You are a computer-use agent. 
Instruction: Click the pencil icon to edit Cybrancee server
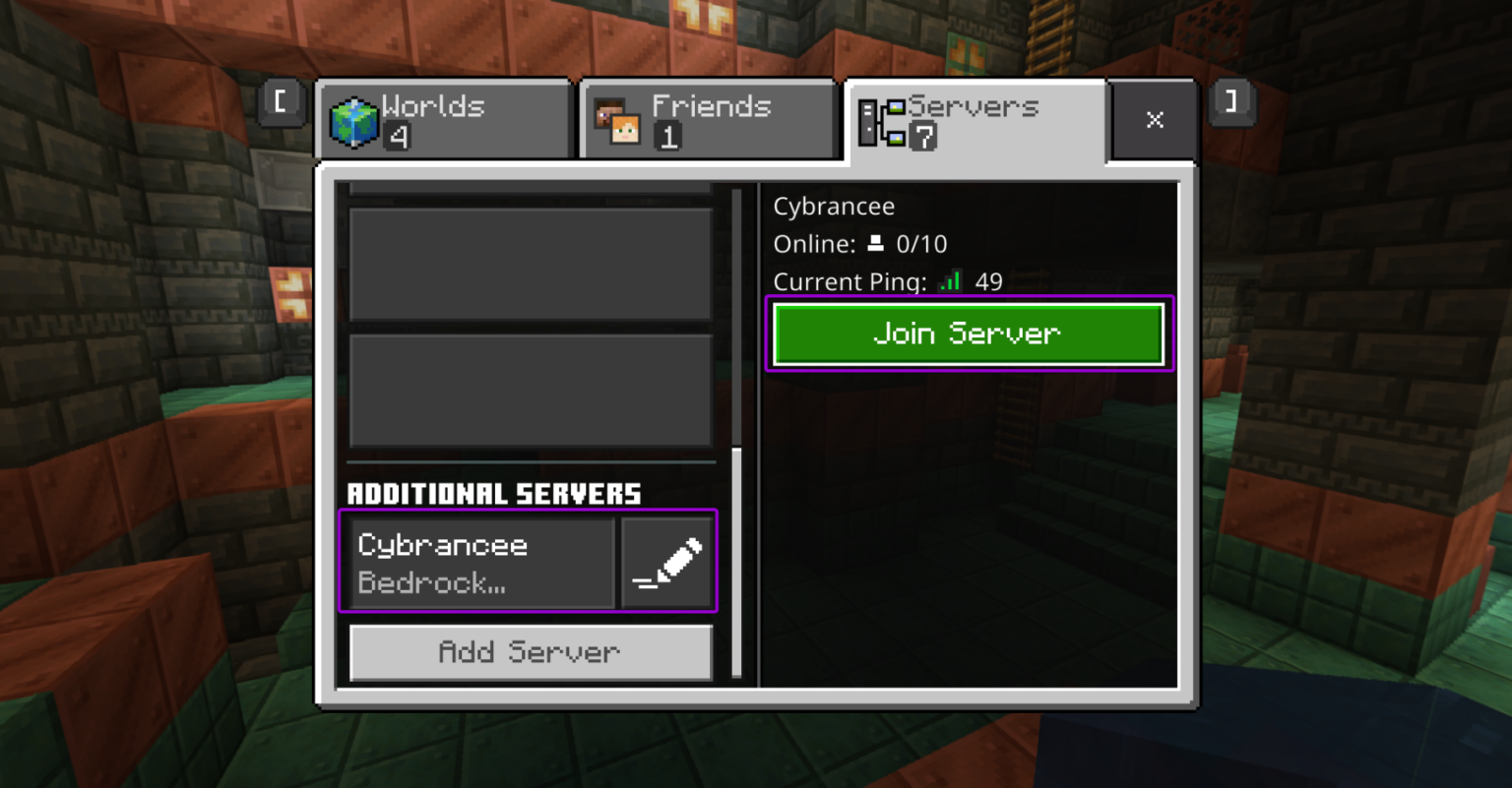(667, 561)
